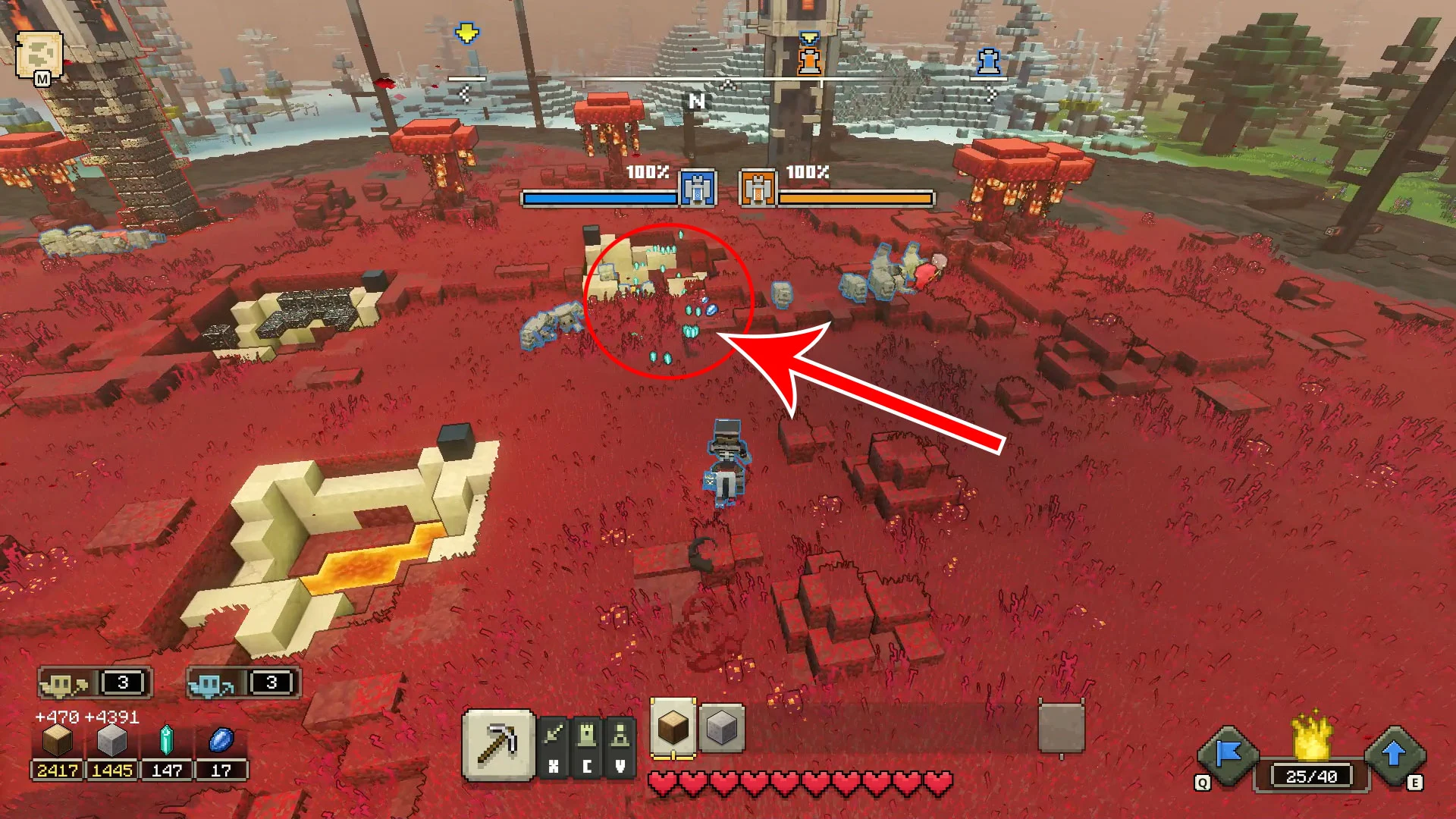Activate the blue rally flag command

click(1228, 755)
